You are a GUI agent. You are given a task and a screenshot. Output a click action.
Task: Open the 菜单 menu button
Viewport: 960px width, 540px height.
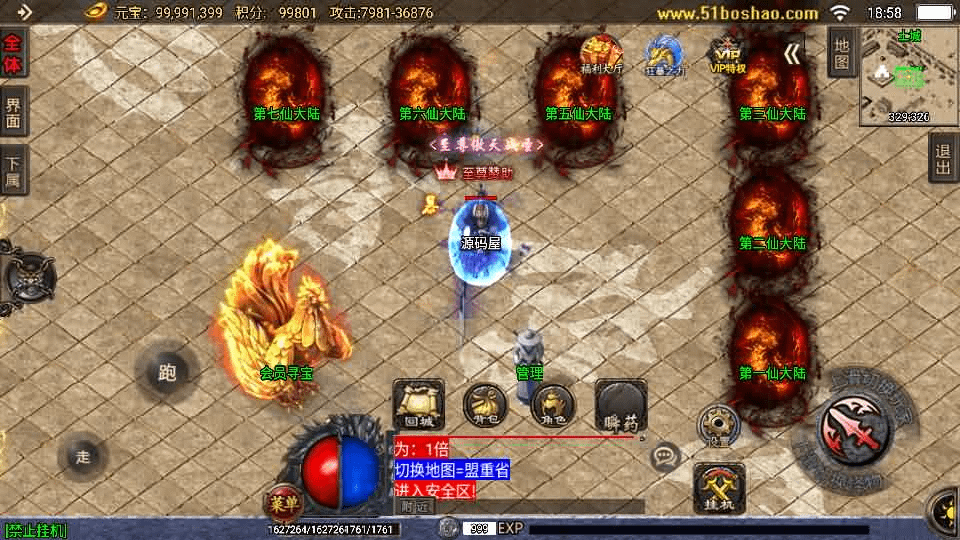284,501
